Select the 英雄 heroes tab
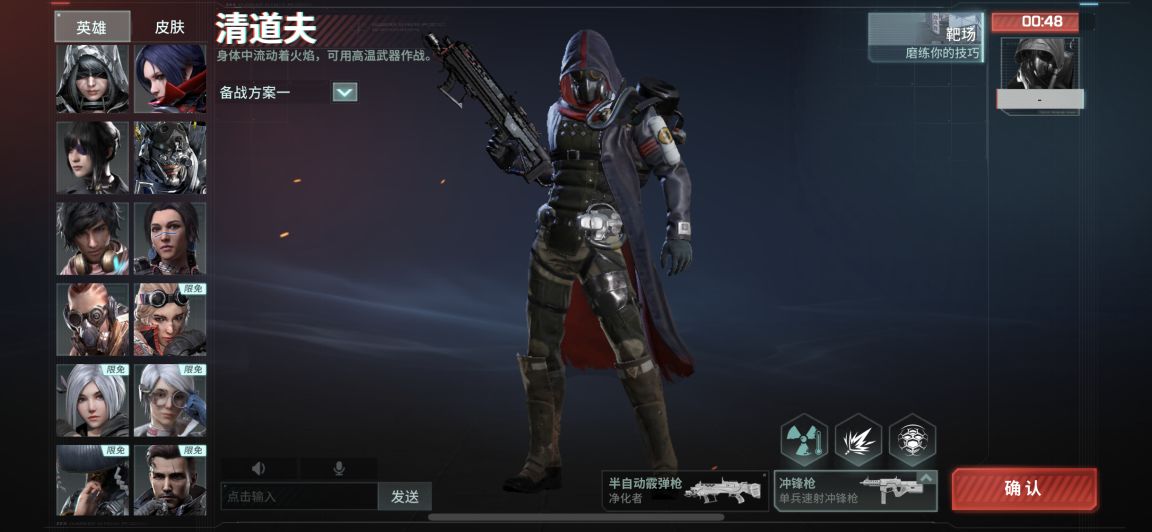 point(91,27)
